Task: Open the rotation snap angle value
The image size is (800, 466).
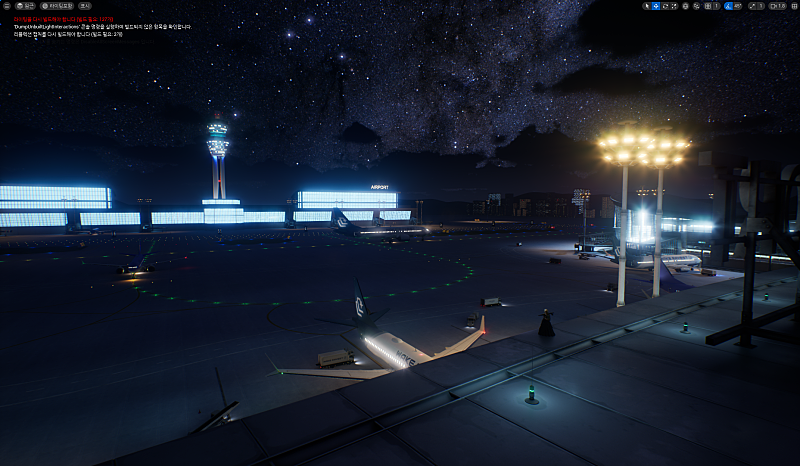Action: [738, 6]
